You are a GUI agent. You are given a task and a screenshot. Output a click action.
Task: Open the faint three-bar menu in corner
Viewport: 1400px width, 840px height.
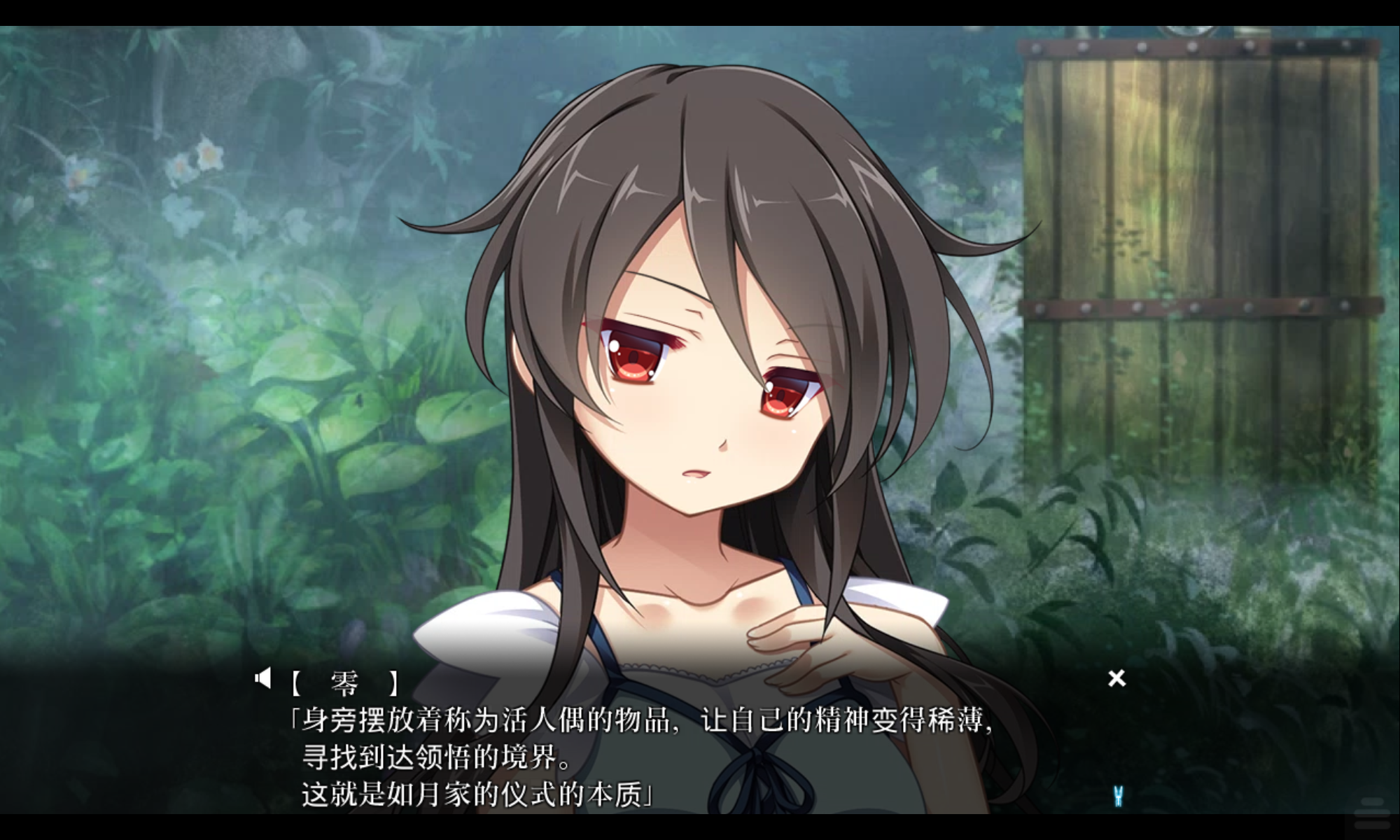coord(1372,815)
